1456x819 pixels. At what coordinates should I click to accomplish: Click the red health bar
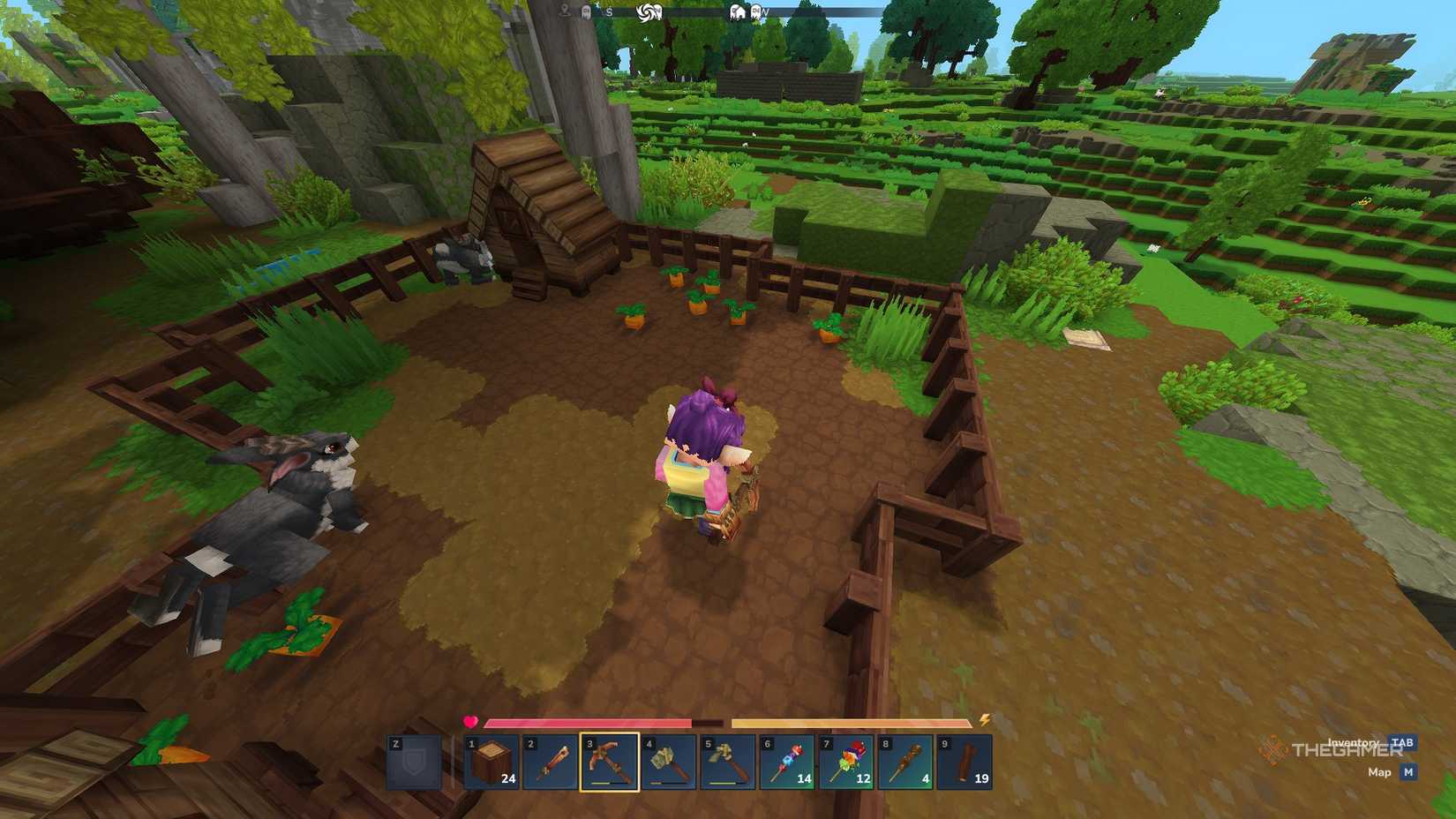click(586, 722)
